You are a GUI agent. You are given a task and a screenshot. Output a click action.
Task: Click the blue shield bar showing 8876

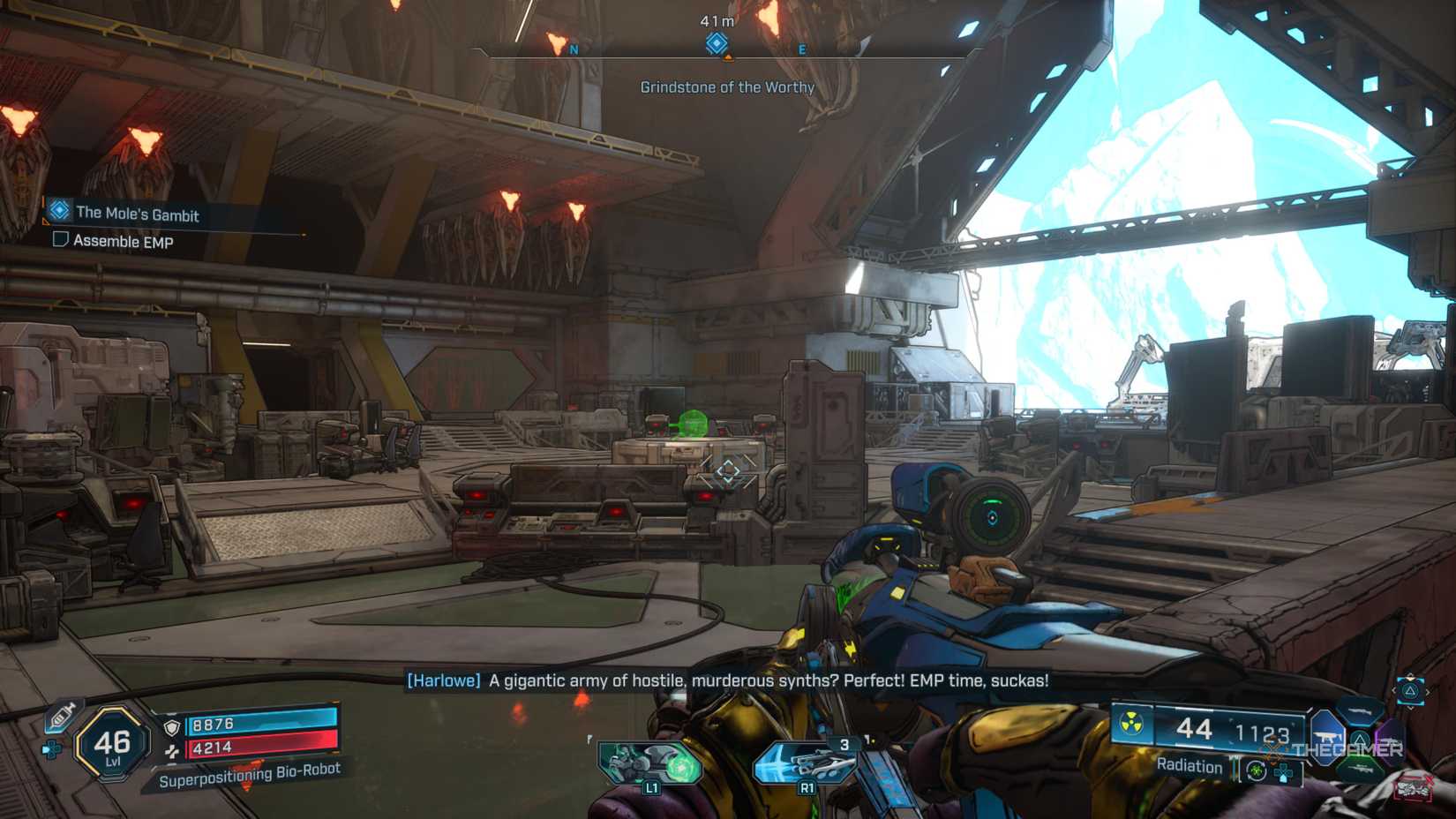pos(259,723)
